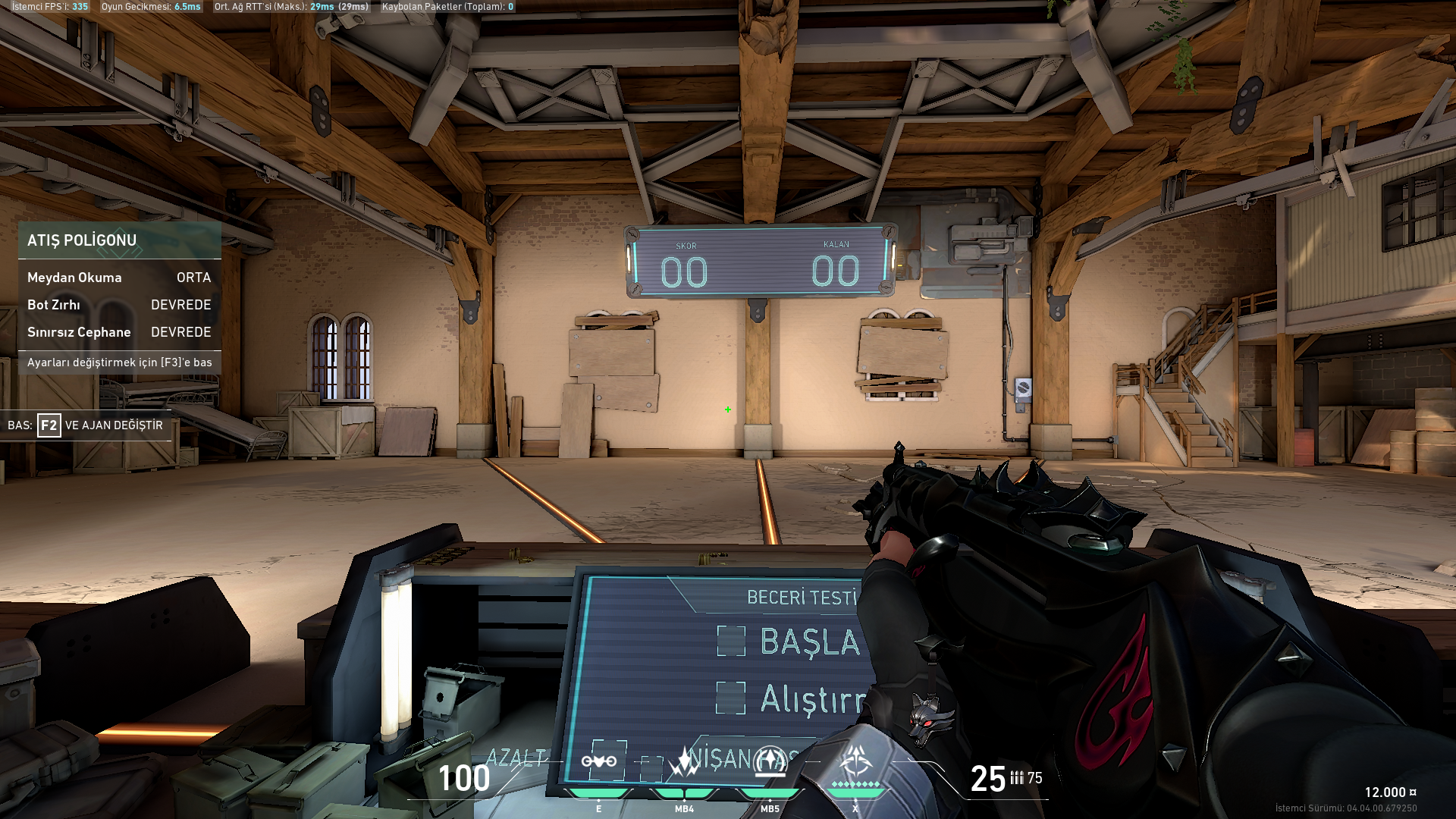Change the Meydan Okuma difficulty row

pyautogui.click(x=119, y=278)
